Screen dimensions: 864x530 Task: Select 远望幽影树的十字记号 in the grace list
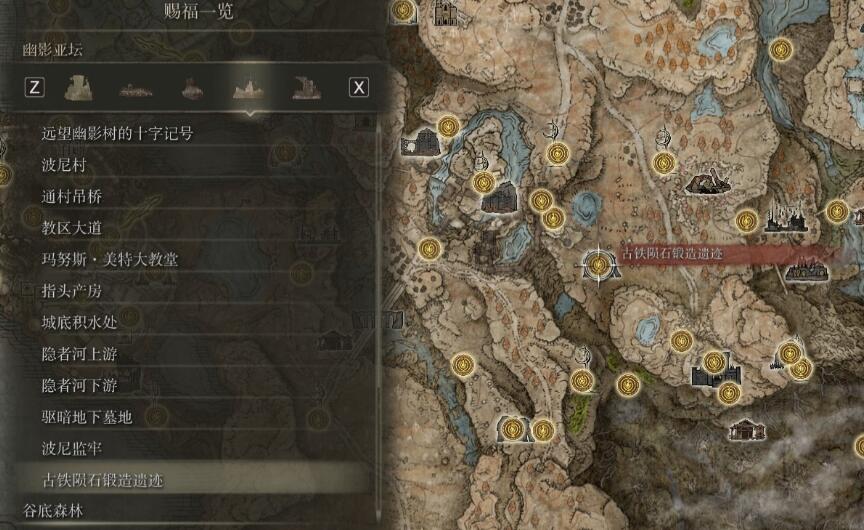point(116,133)
